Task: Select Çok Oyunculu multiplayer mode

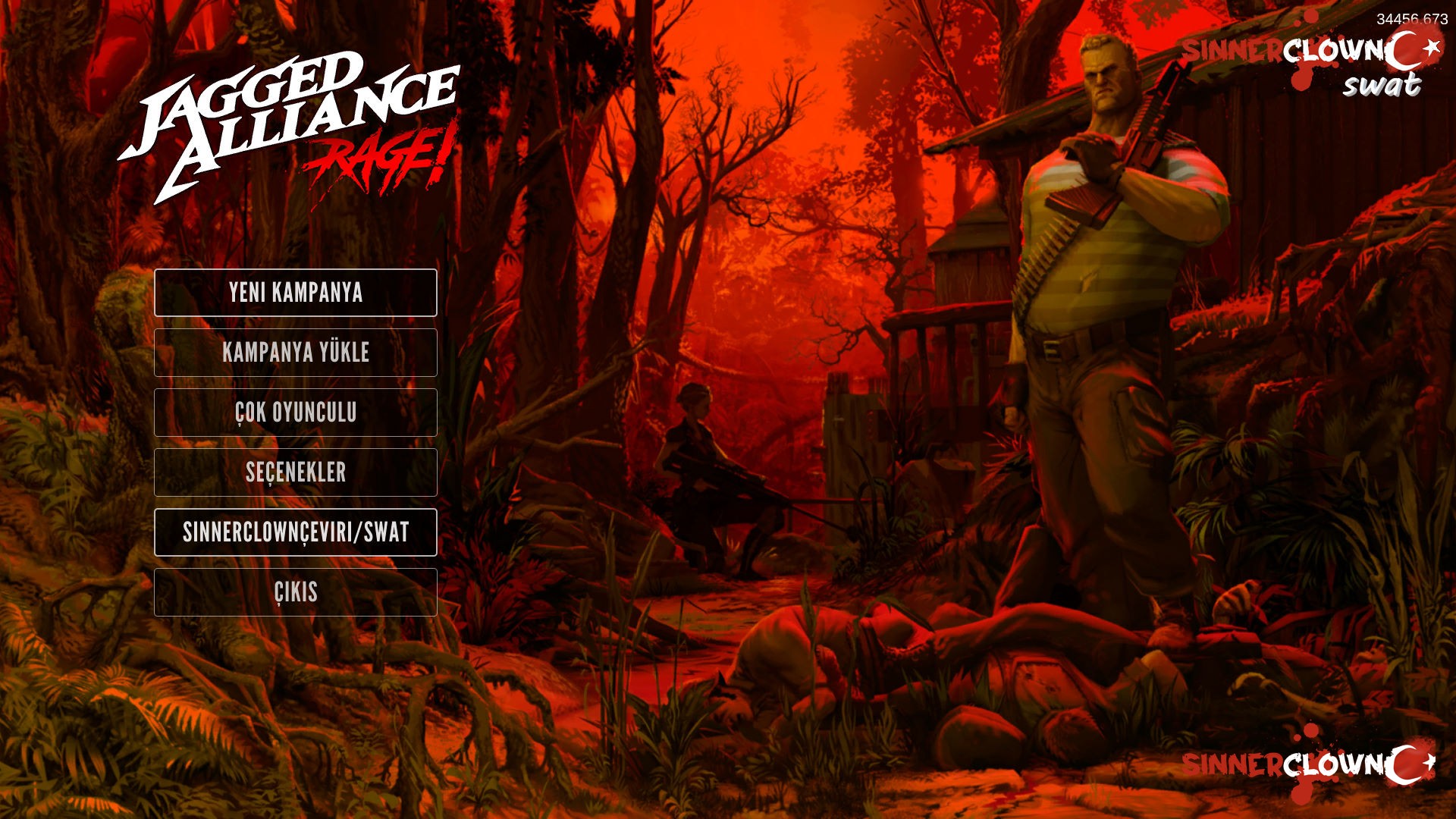Action: click(x=296, y=413)
